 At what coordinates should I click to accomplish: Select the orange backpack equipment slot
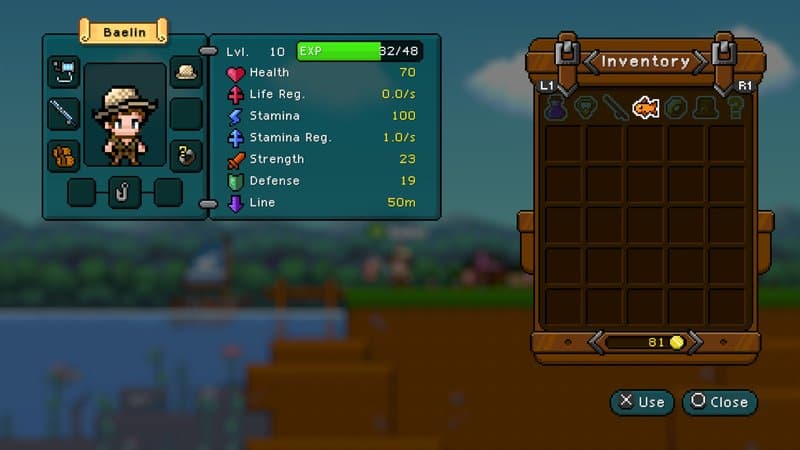point(64,155)
